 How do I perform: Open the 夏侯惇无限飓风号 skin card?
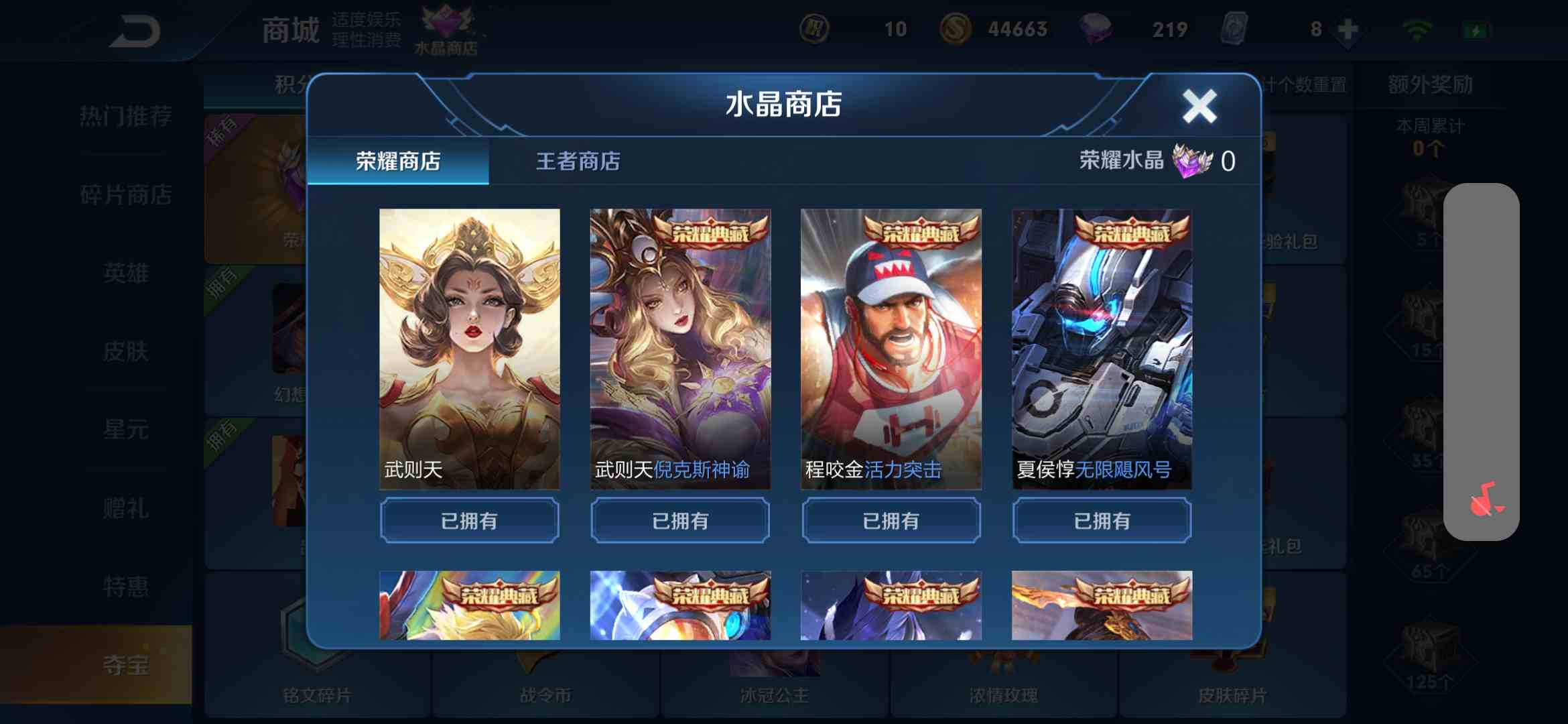click(1101, 349)
